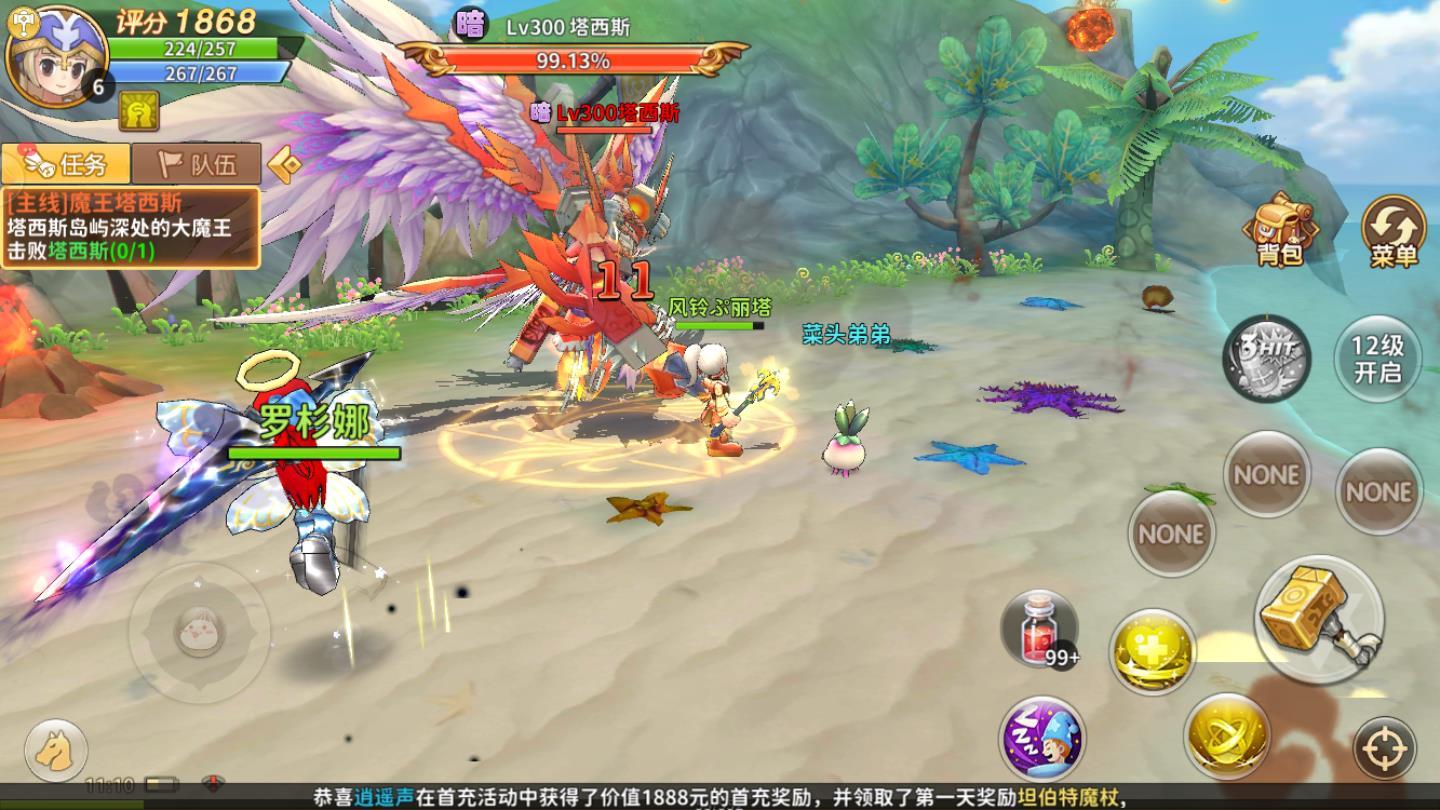Use the red health potion
Viewport: 1440px width, 810px height.
1040,628
